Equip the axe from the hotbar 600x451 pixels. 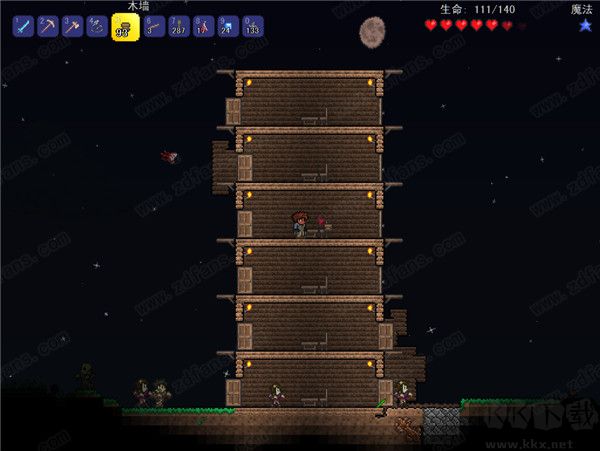pyautogui.click(x=72, y=27)
